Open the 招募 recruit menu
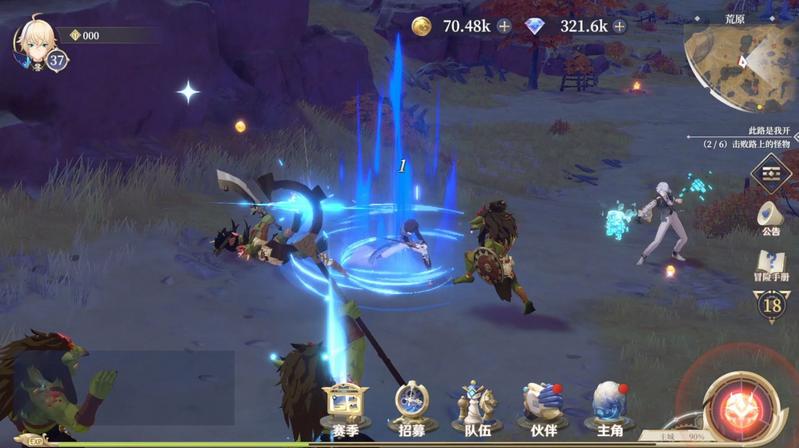799x448 pixels. tap(410, 407)
